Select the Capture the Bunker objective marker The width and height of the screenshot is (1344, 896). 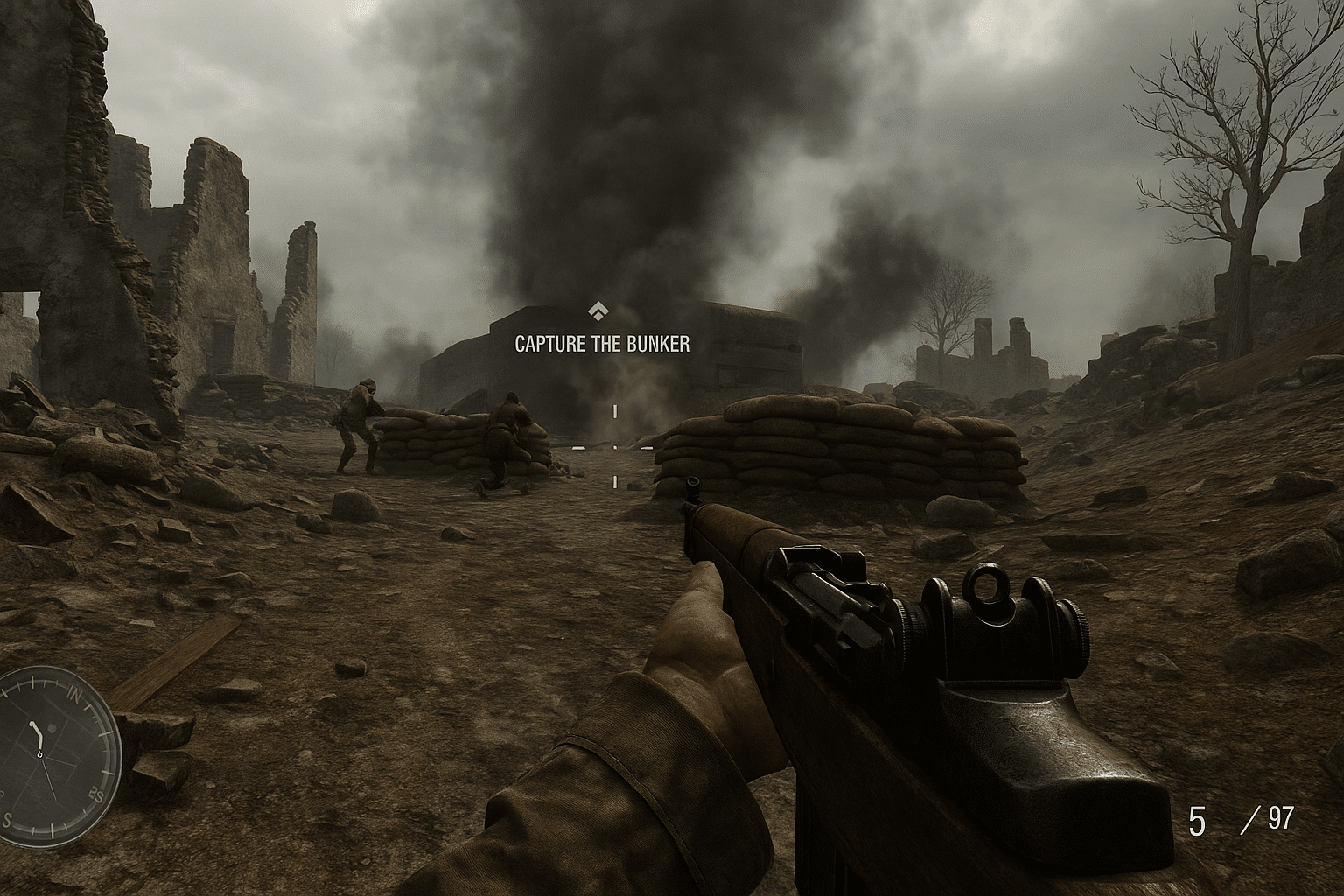598,311
